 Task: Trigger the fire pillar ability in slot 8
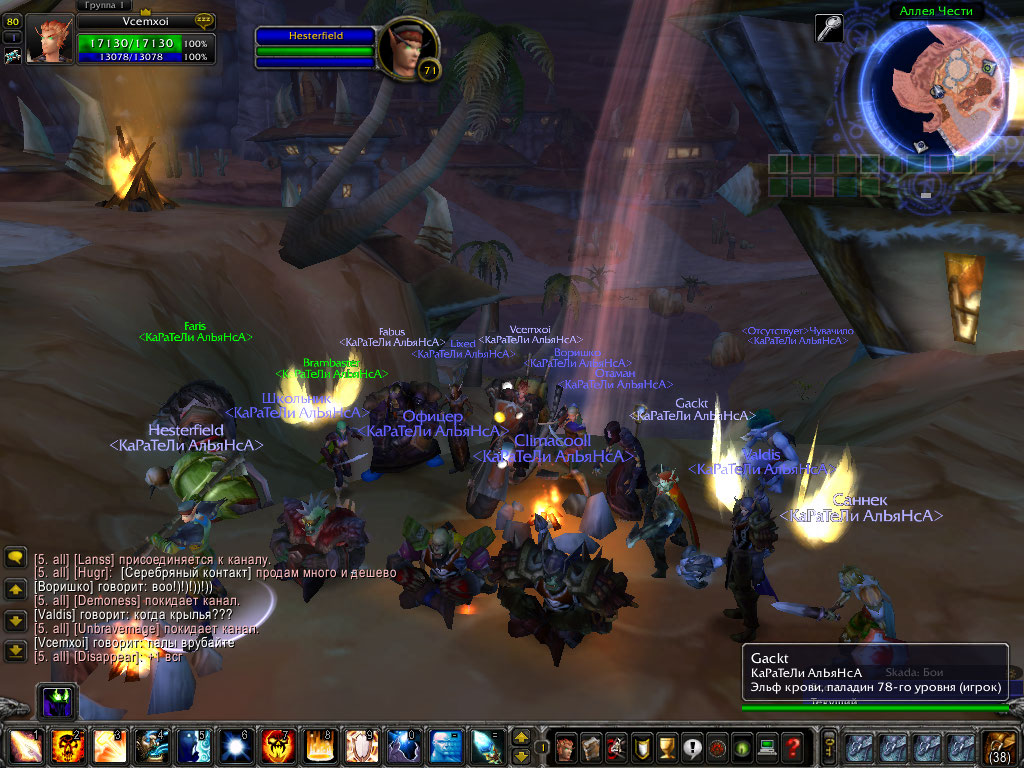point(318,747)
